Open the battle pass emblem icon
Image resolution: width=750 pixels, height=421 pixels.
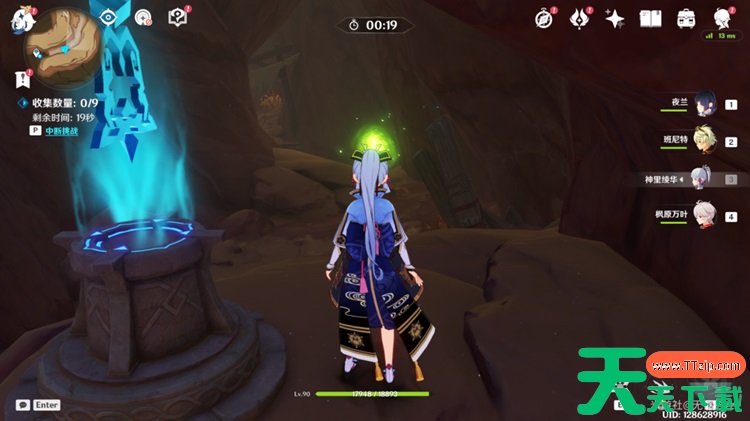point(580,19)
